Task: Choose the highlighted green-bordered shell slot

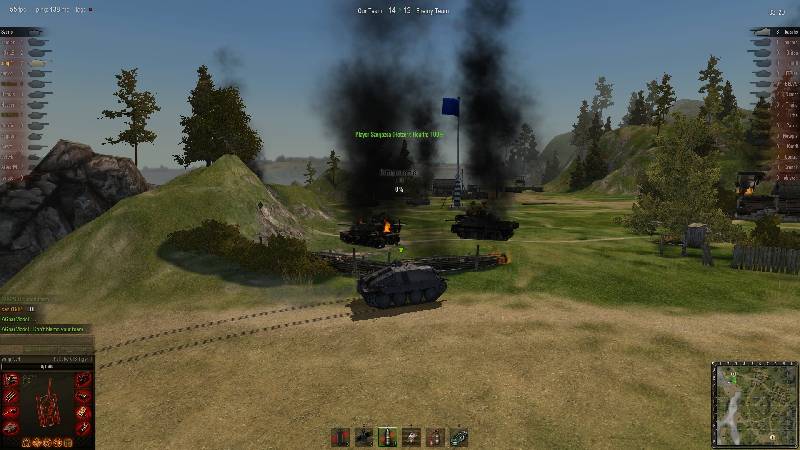Action: (x=387, y=437)
